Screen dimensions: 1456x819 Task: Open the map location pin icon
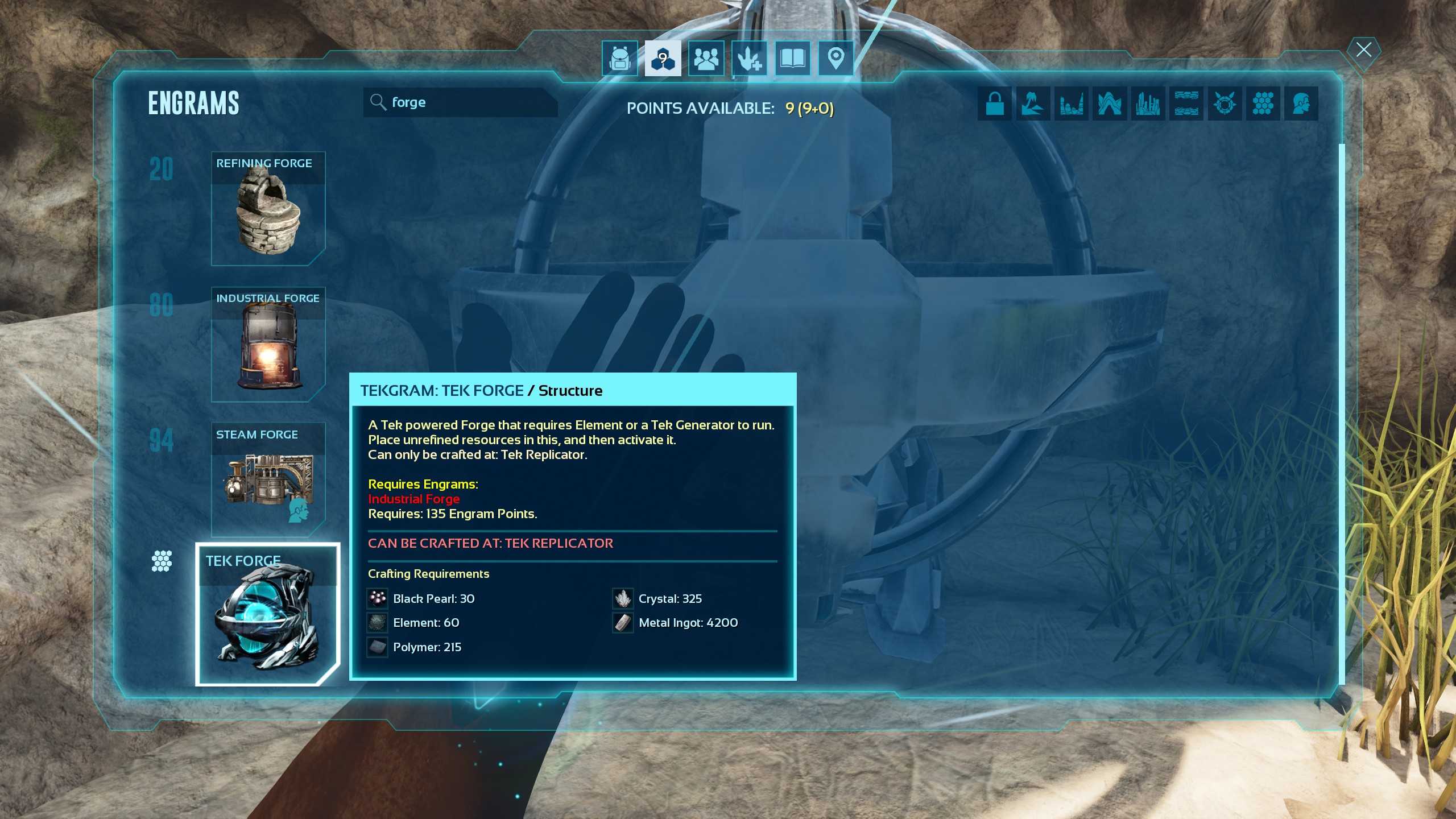[835, 57]
